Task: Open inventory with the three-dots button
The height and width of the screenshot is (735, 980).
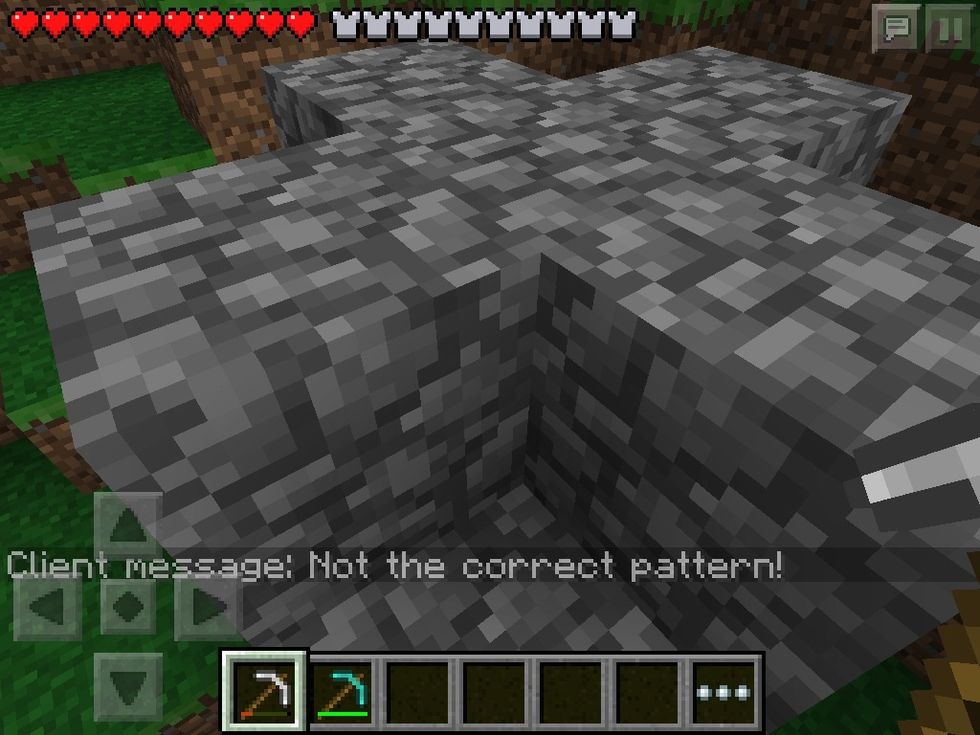Action: pyautogui.click(x=726, y=692)
